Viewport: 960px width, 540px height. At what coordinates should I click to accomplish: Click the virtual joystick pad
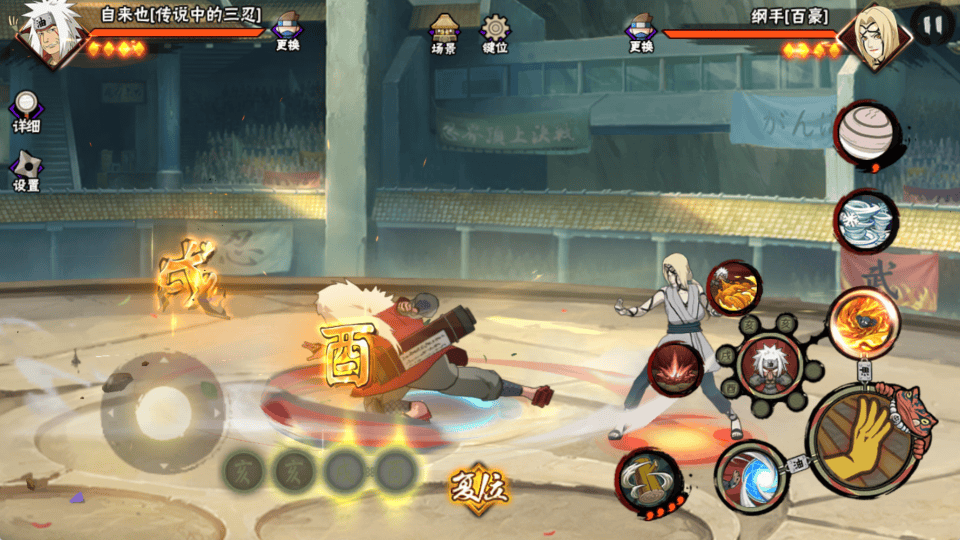160,410
